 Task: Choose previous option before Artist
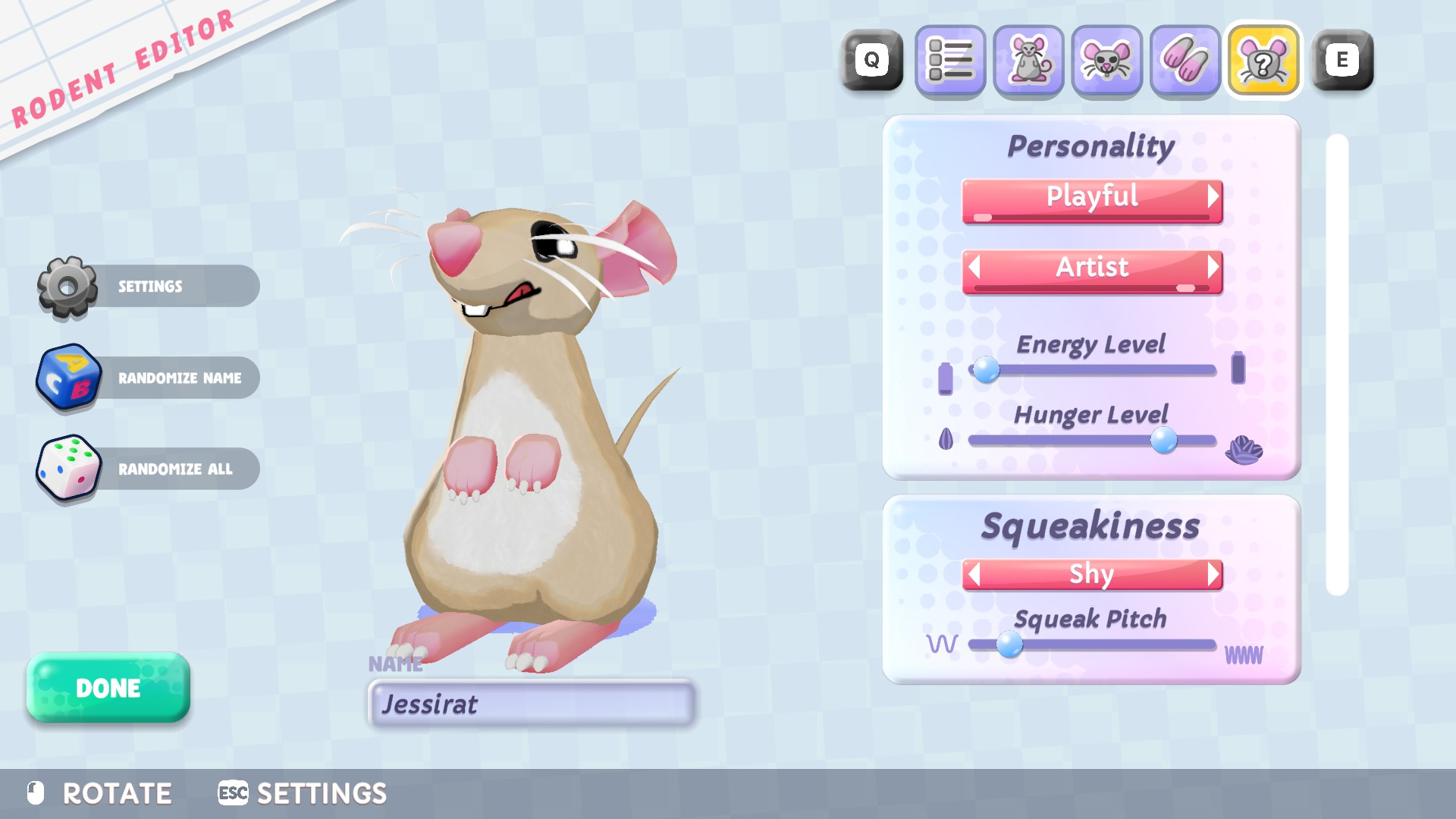[974, 267]
